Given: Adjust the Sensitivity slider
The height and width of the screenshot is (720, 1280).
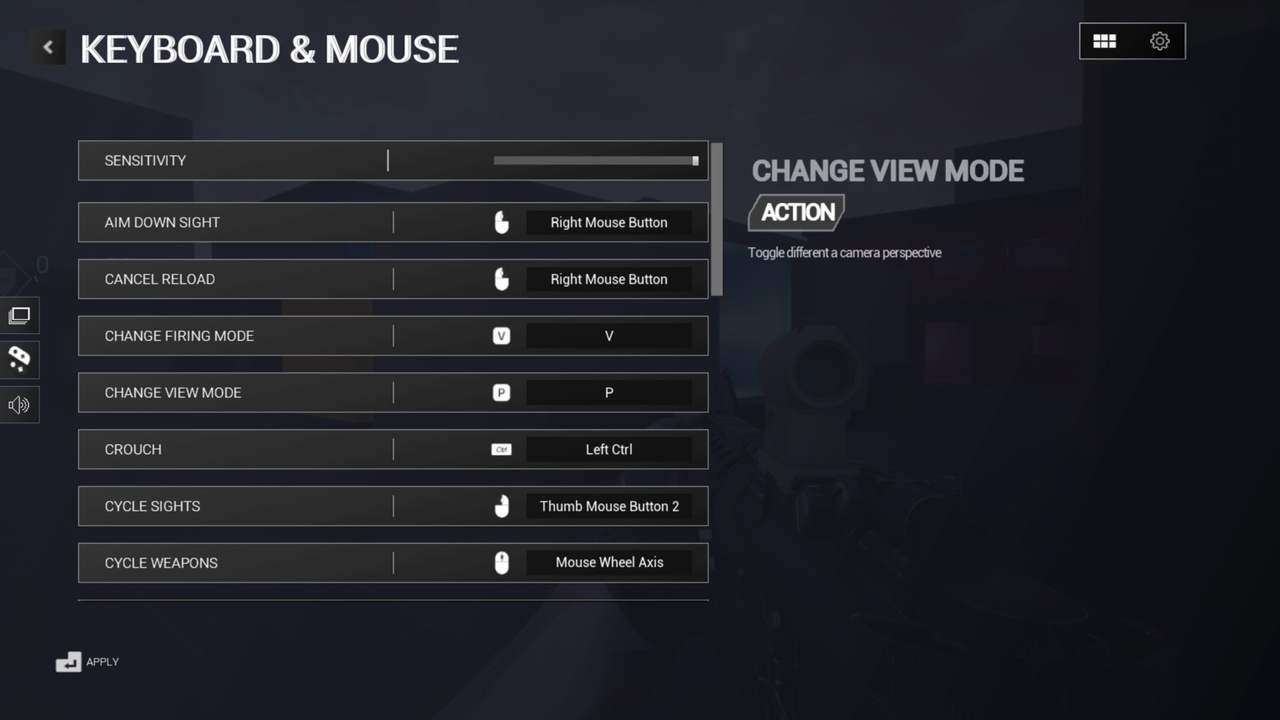Looking at the screenshot, I should coord(594,160).
